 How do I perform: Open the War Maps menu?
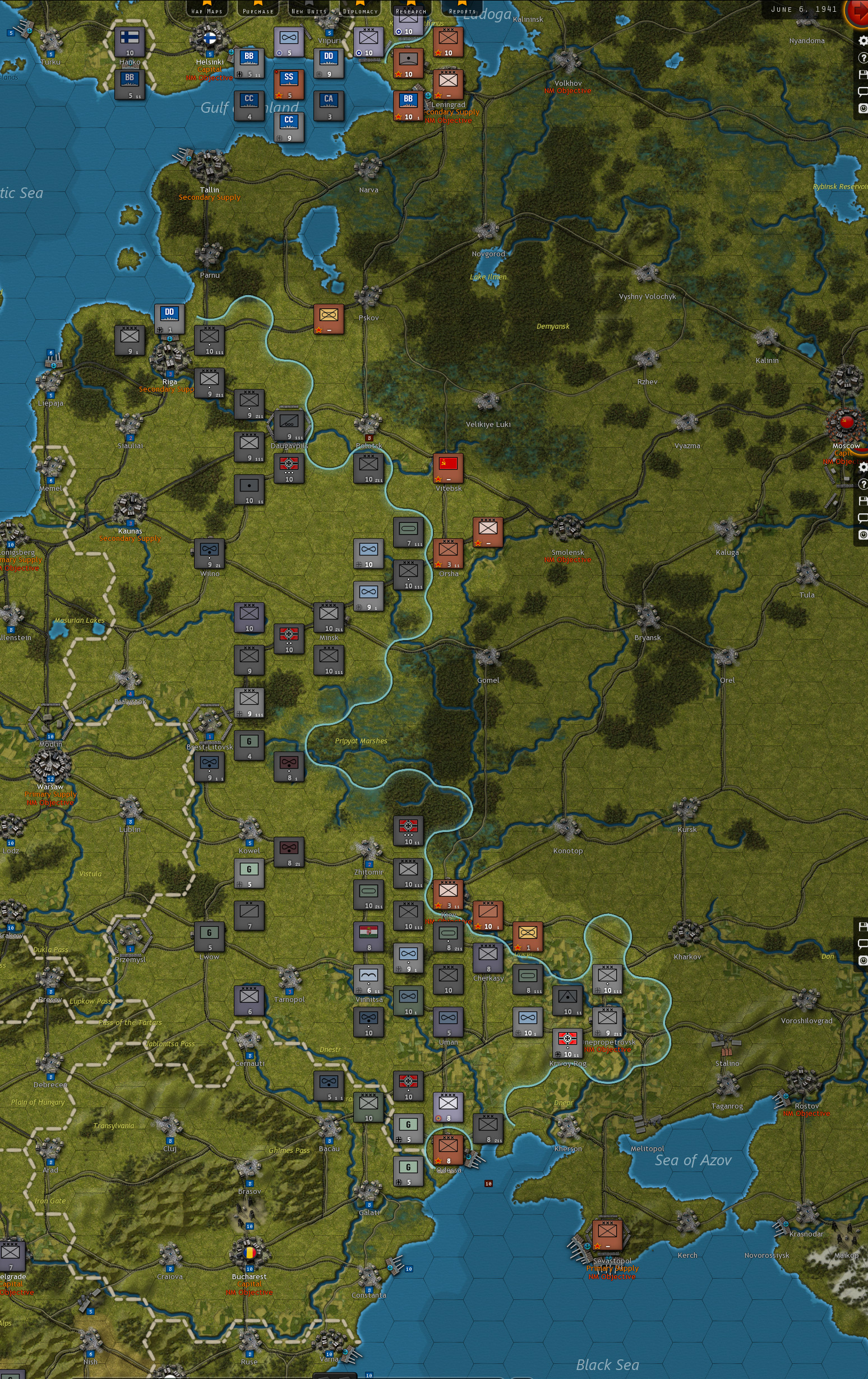pyautogui.click(x=207, y=9)
